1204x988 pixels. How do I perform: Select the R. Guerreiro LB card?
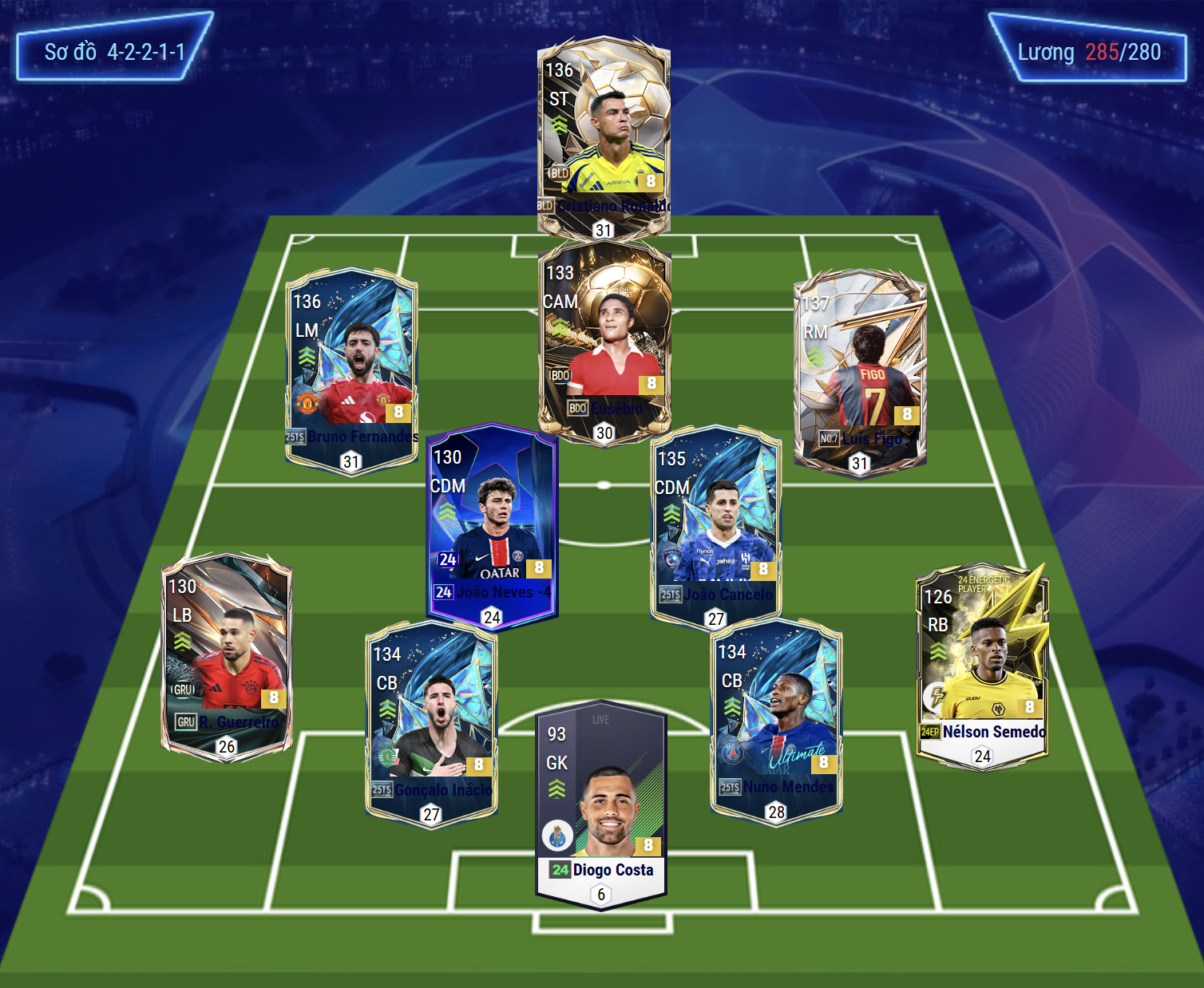[x=227, y=654]
